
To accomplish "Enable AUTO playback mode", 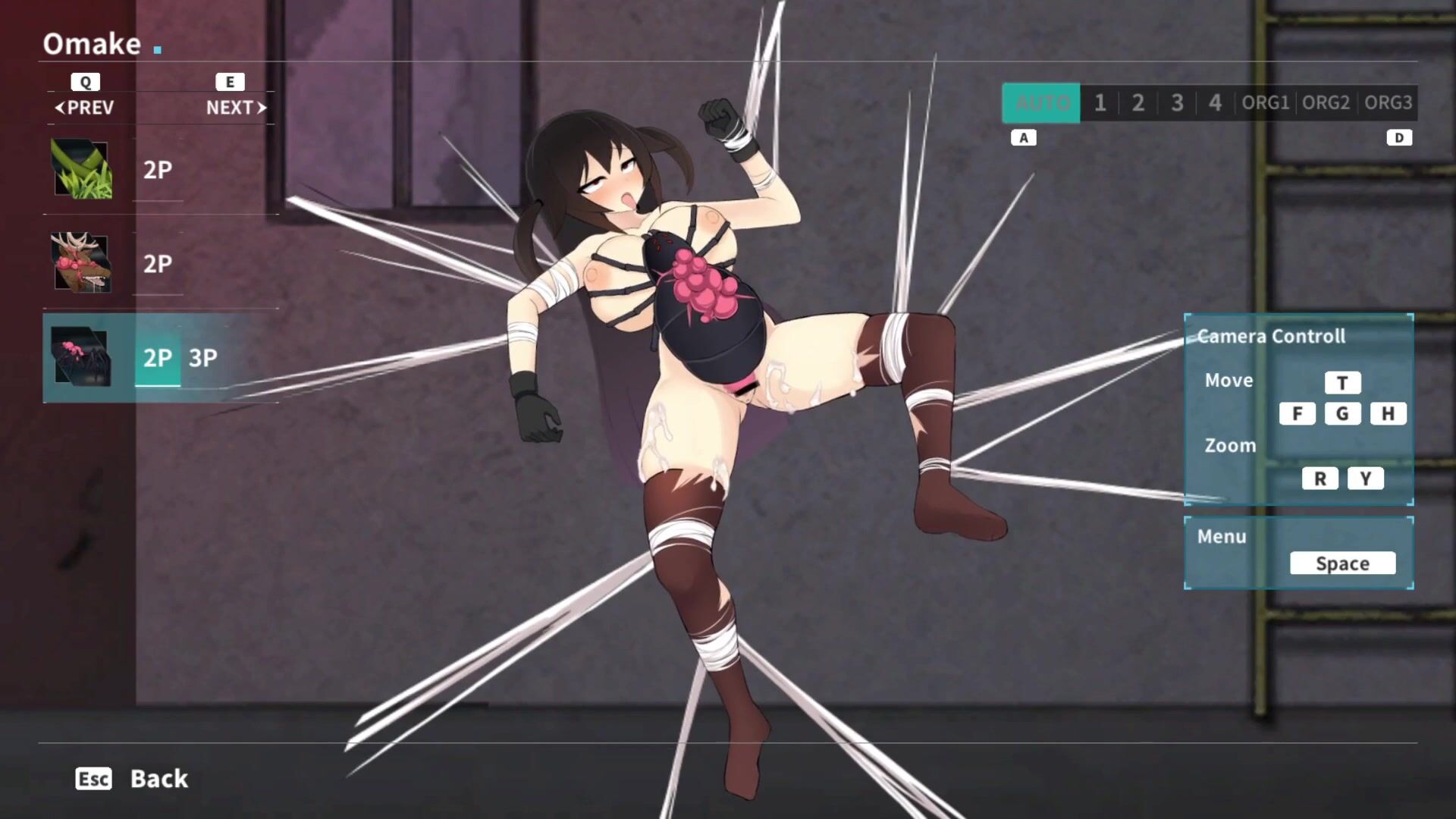I will tap(1041, 103).
